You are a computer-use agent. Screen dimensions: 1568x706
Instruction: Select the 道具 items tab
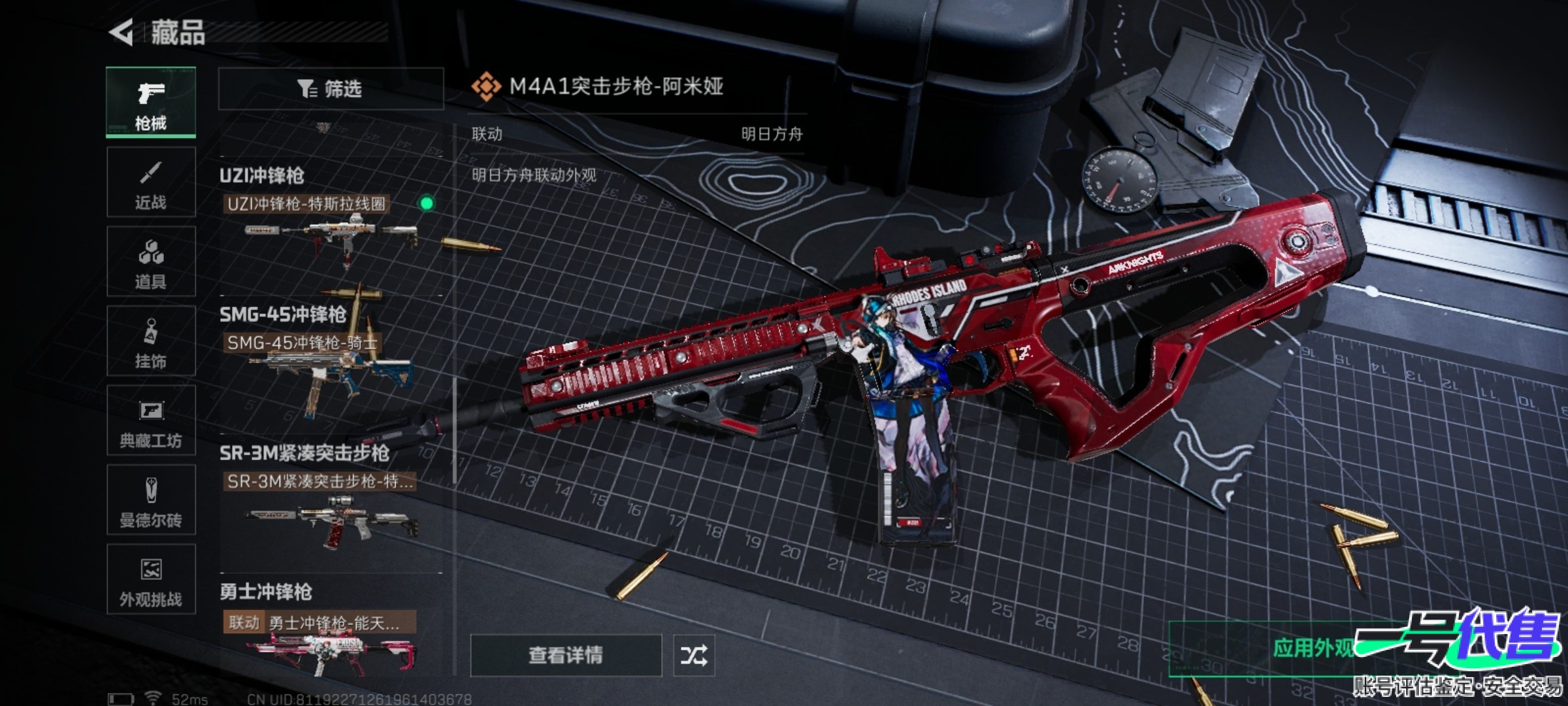click(151, 262)
